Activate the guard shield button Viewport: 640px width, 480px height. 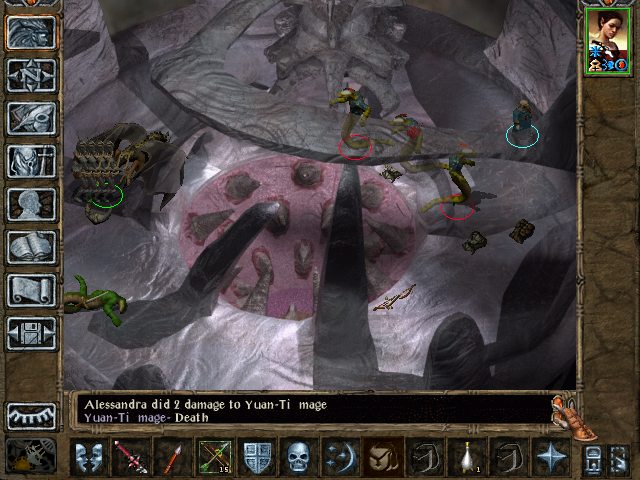(x=257, y=457)
